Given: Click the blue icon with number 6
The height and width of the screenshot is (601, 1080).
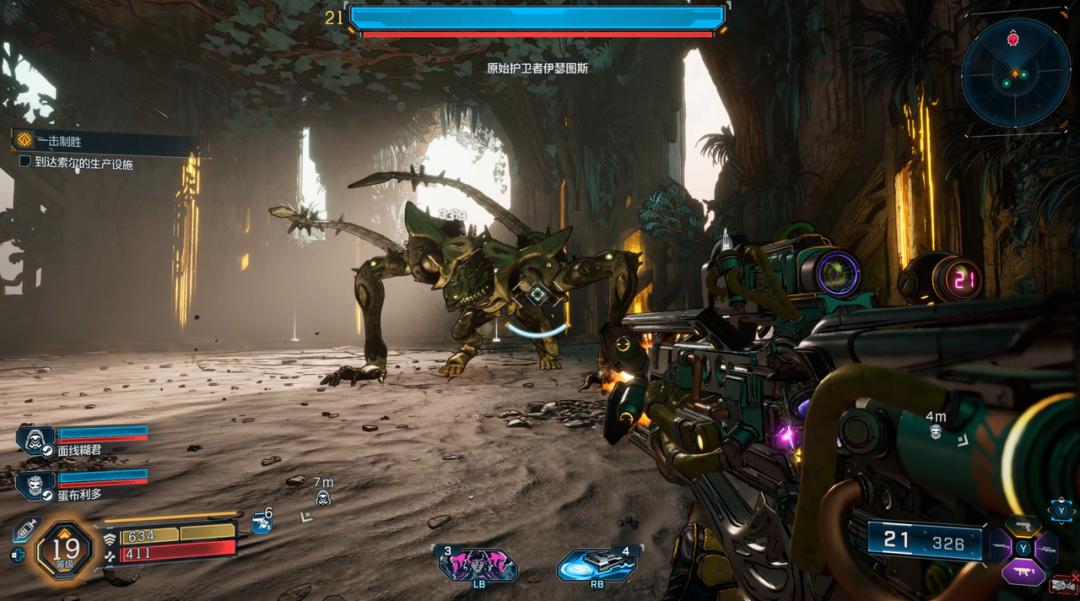Looking at the screenshot, I should [260, 521].
